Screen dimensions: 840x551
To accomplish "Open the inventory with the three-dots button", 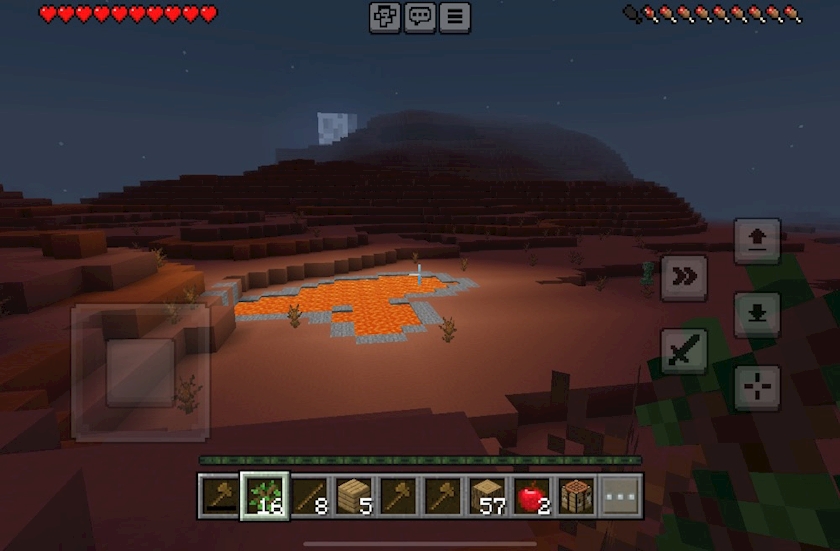I will (620, 495).
